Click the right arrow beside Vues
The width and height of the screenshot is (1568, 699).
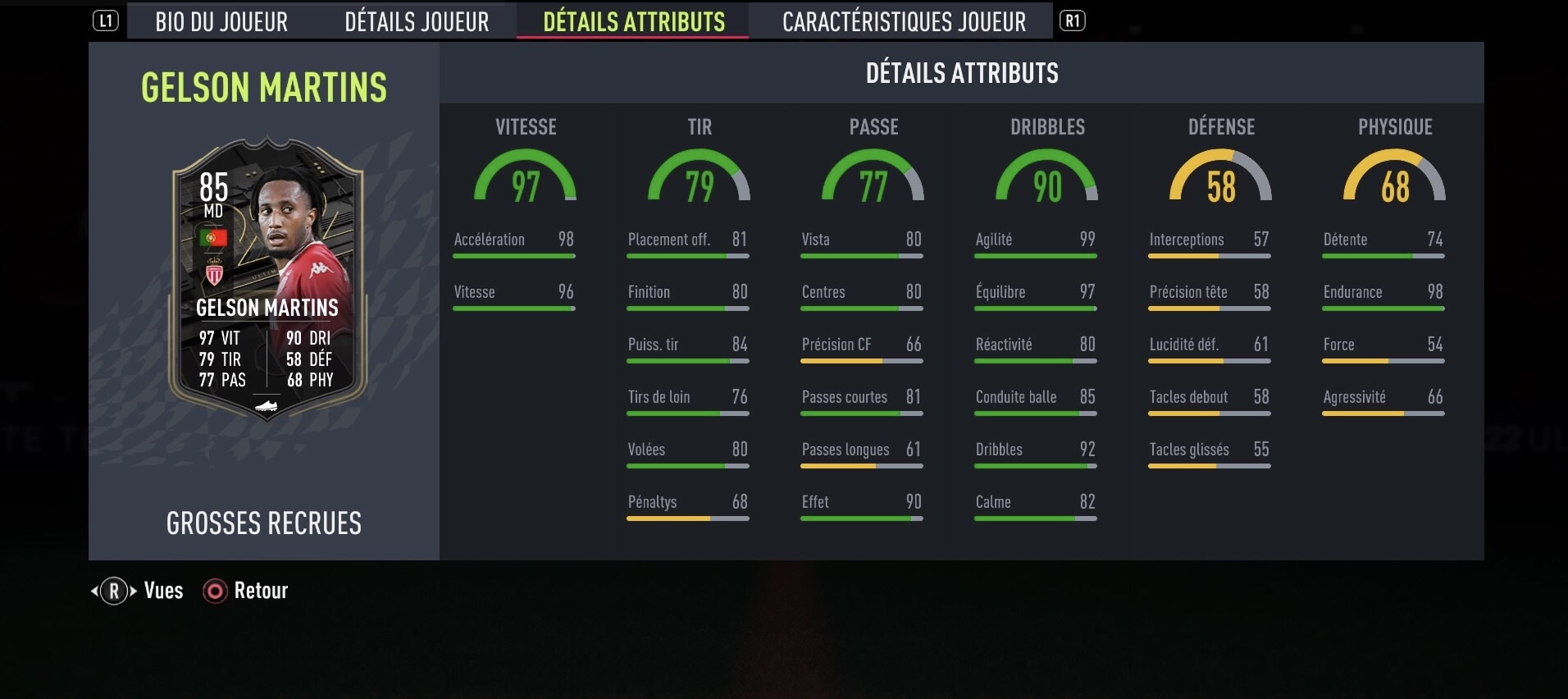tap(133, 590)
